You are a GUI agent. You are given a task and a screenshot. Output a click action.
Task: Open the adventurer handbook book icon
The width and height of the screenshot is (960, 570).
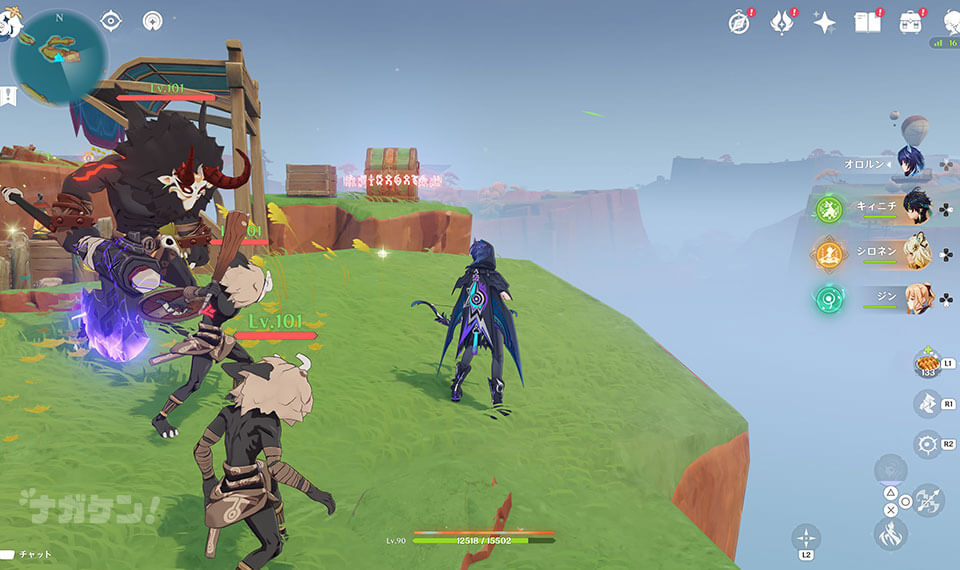coord(867,22)
